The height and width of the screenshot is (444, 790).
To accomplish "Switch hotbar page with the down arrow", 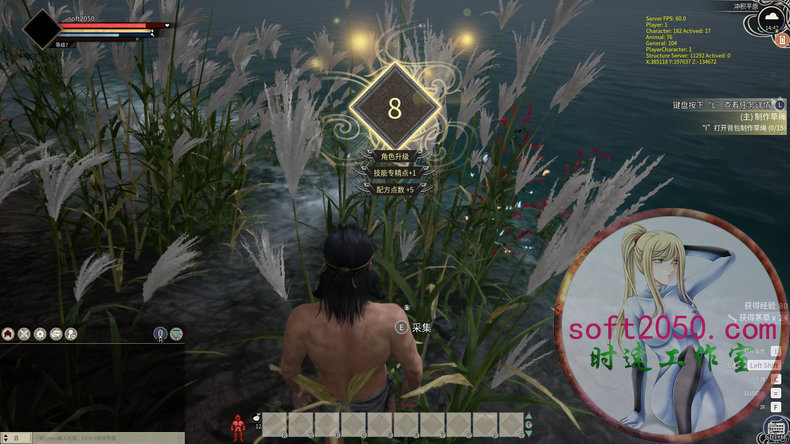I will (x=530, y=432).
